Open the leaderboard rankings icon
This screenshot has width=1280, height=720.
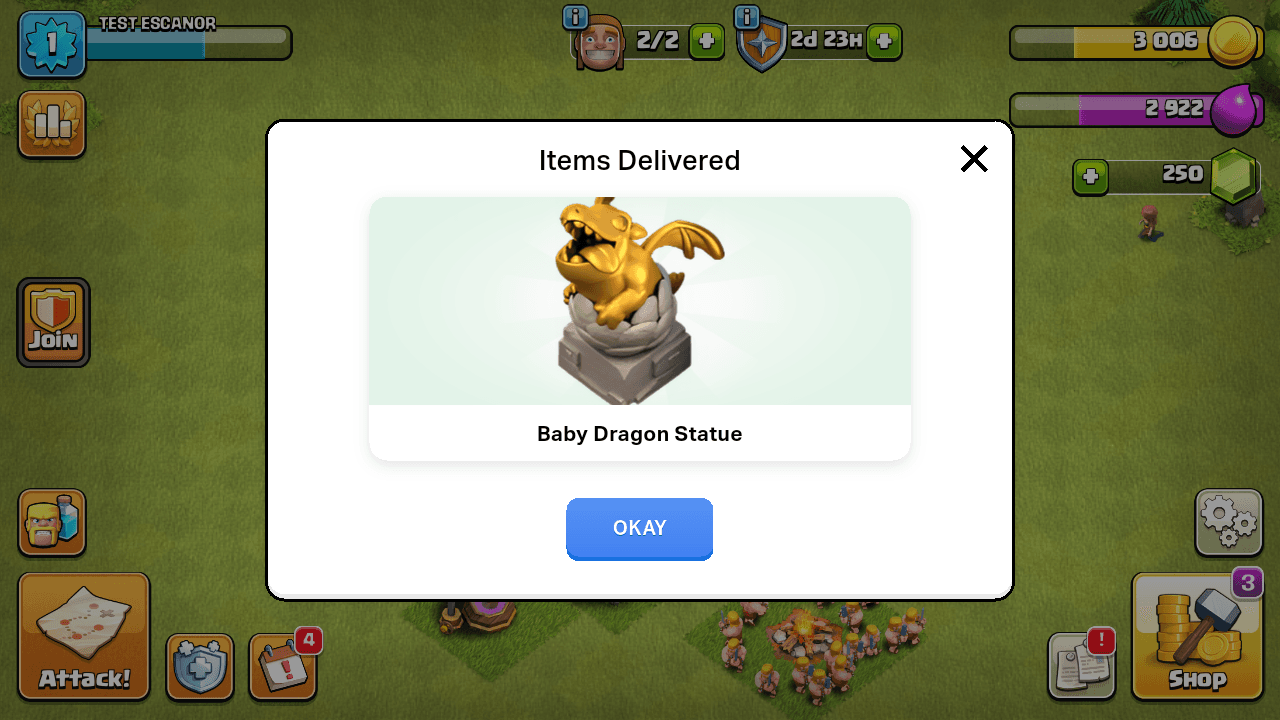(51, 123)
